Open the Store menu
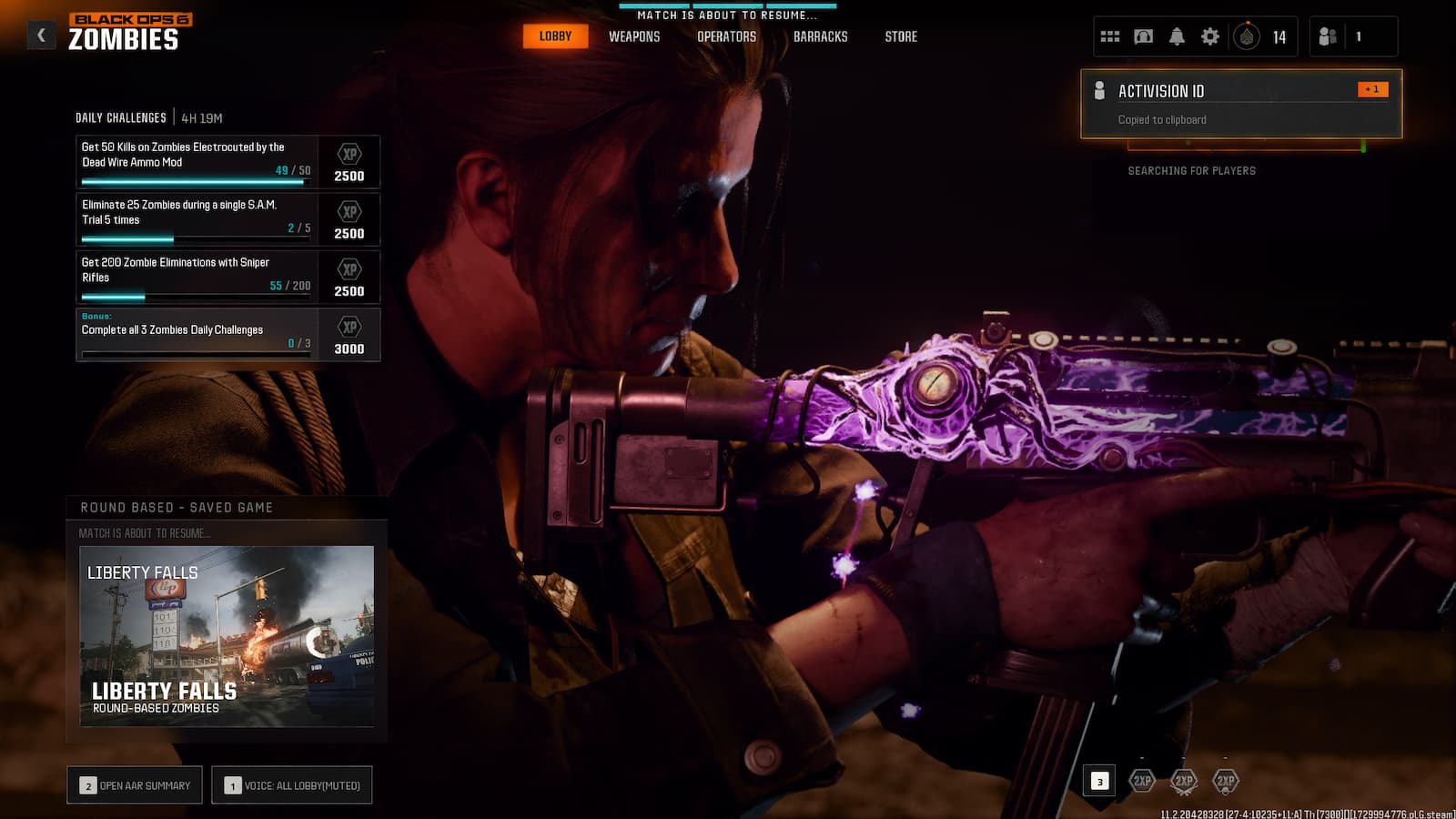Image resolution: width=1456 pixels, height=819 pixels. (901, 36)
